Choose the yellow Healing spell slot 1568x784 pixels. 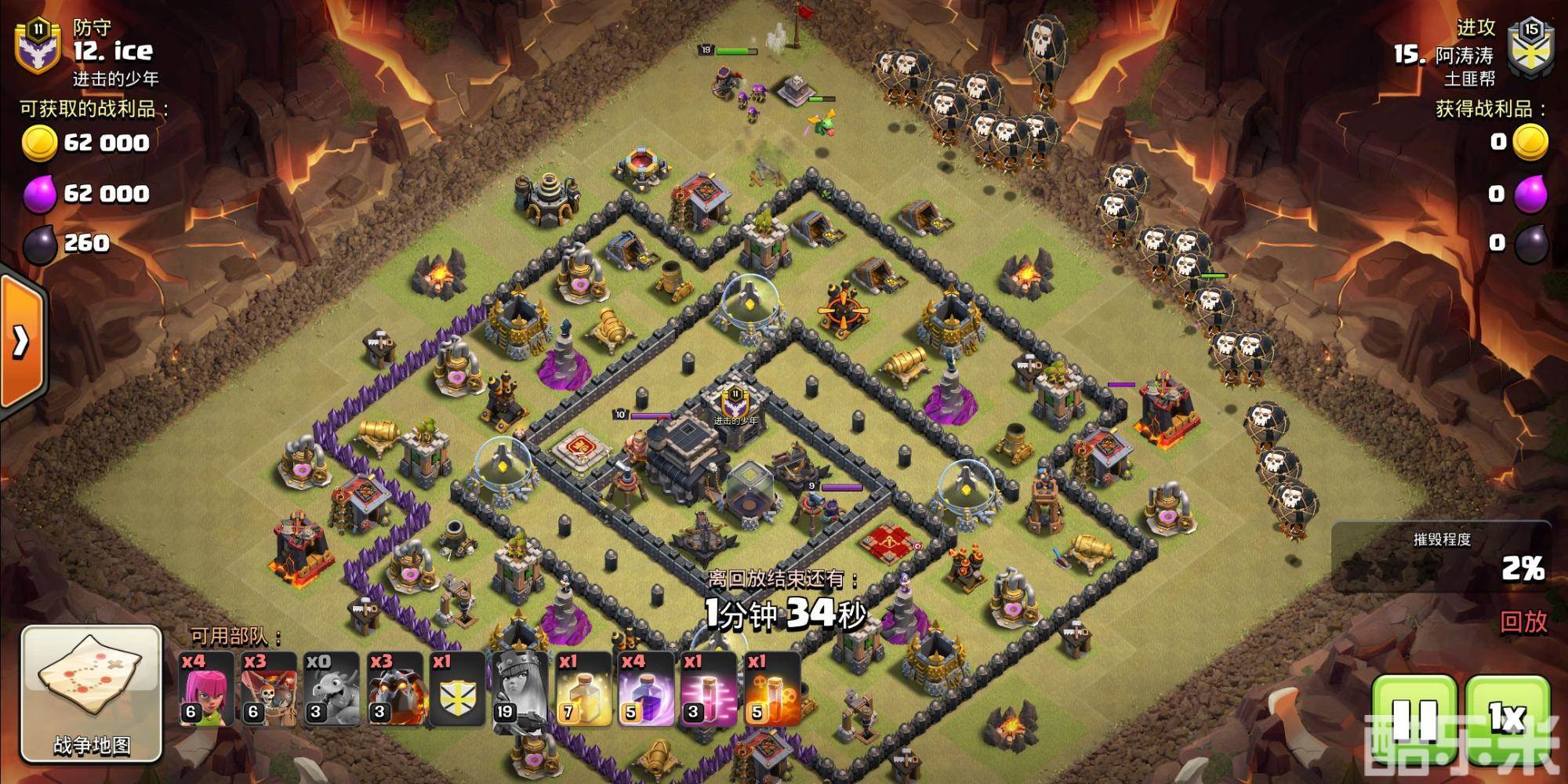[x=583, y=689]
